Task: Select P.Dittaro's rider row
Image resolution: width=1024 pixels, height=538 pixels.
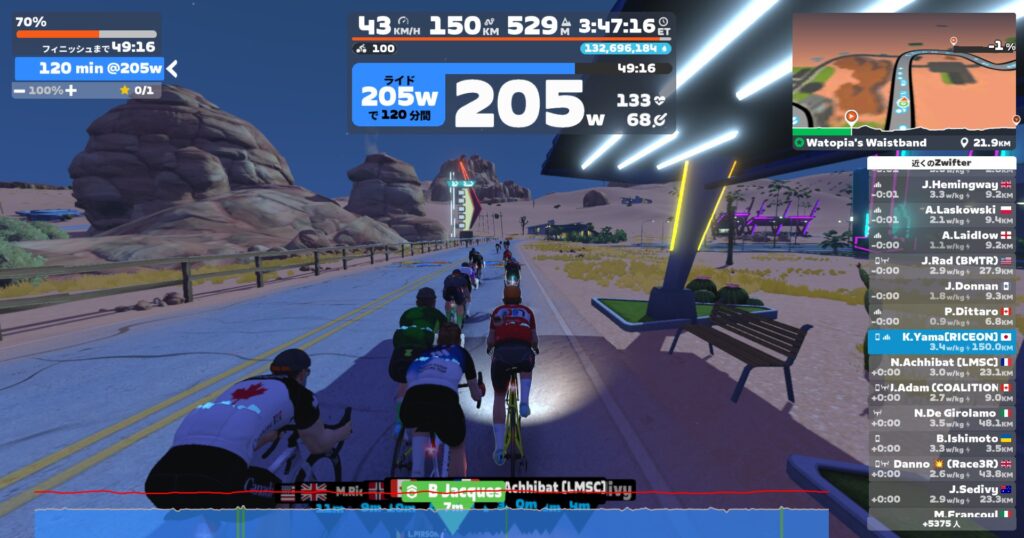Action: pyautogui.click(x=941, y=316)
